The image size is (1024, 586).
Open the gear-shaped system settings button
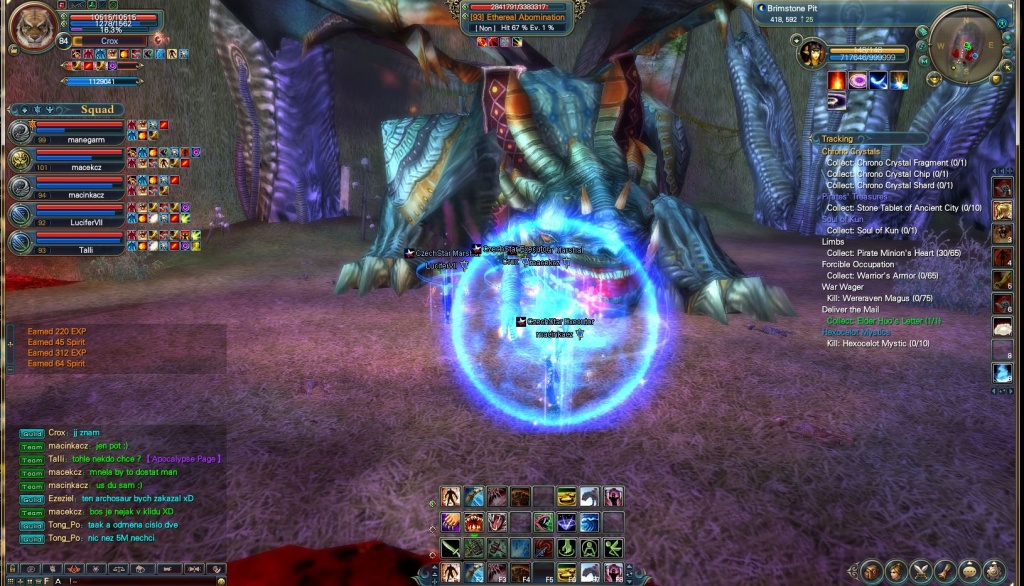tap(1002, 572)
